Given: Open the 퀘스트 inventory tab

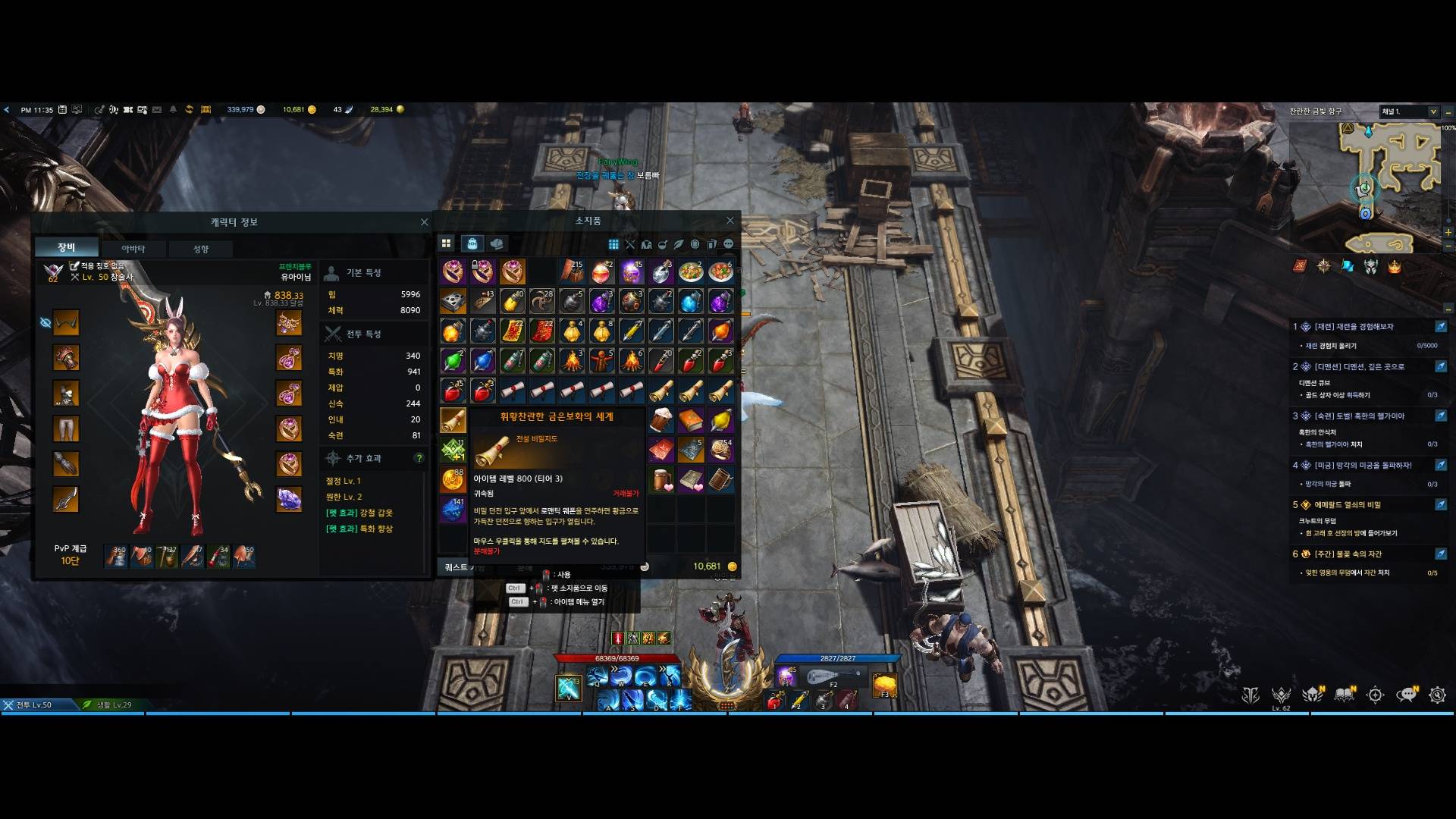Looking at the screenshot, I should tap(457, 567).
